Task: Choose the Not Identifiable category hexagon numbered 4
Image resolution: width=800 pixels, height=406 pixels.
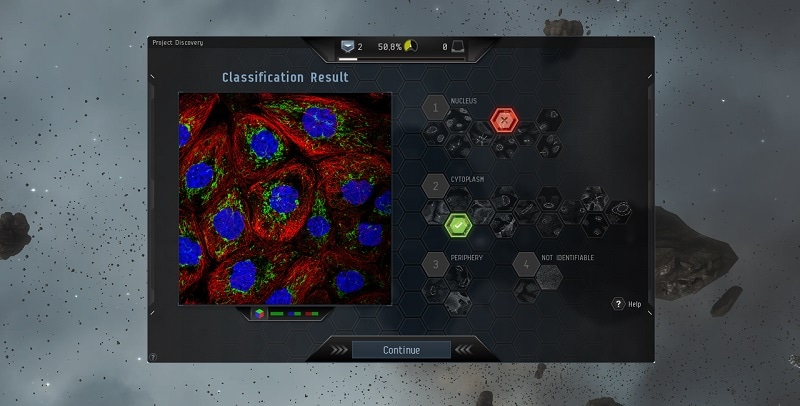Action: (526, 265)
